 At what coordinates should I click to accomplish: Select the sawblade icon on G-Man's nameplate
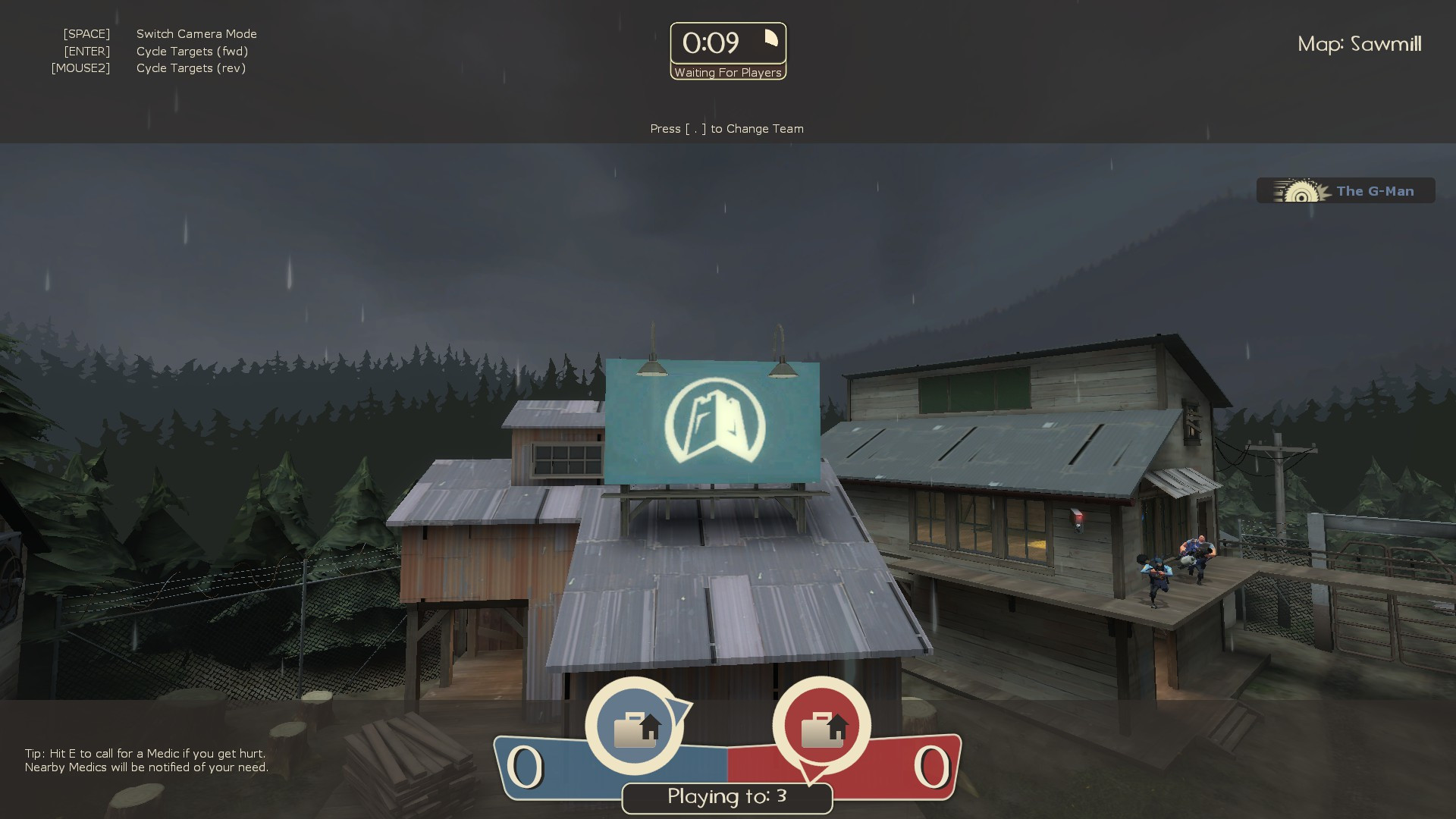[x=1302, y=191]
